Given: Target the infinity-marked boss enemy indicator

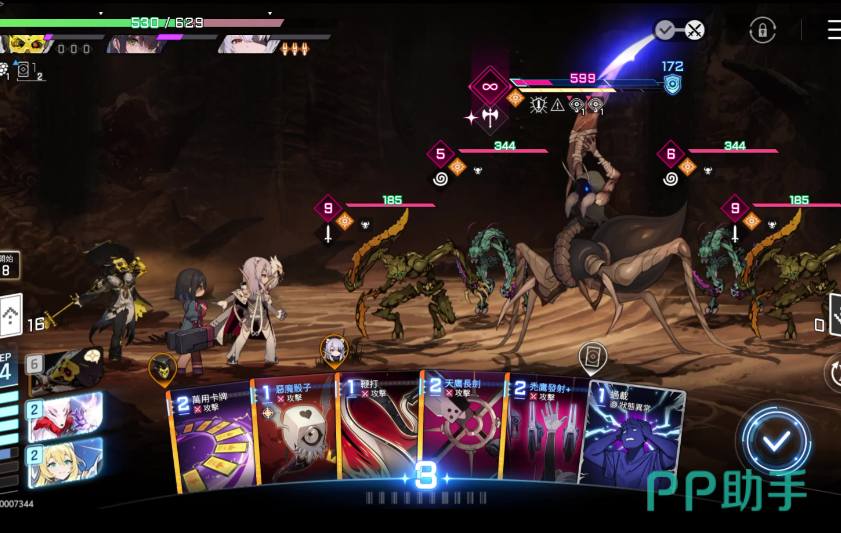Looking at the screenshot, I should pyautogui.click(x=489, y=86).
